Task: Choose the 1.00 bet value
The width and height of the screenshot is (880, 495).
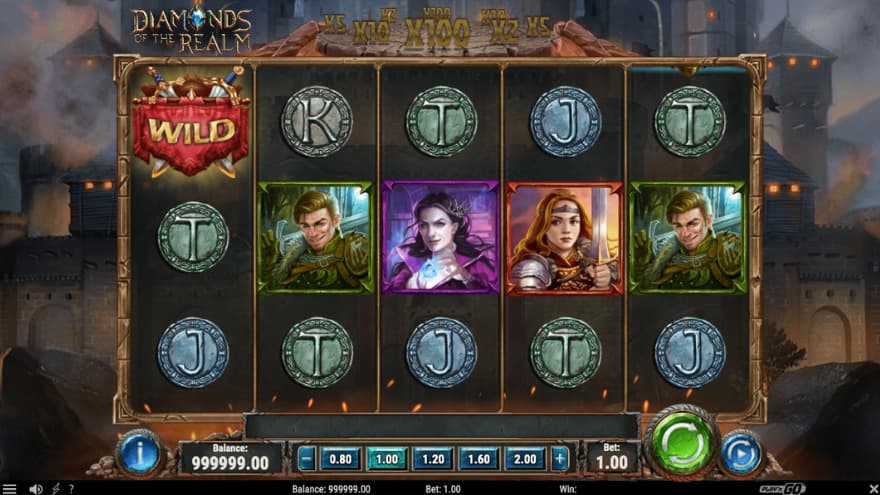Action: [386, 458]
